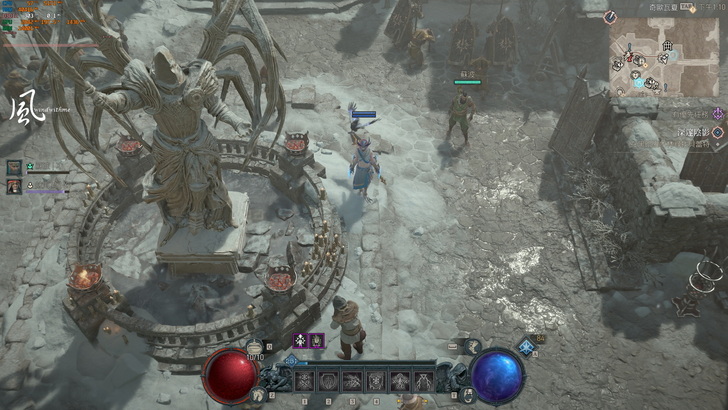Viewport: 728px width, 410px height.
Task: Activate the second skill in the hotbar
Action: coord(328,381)
